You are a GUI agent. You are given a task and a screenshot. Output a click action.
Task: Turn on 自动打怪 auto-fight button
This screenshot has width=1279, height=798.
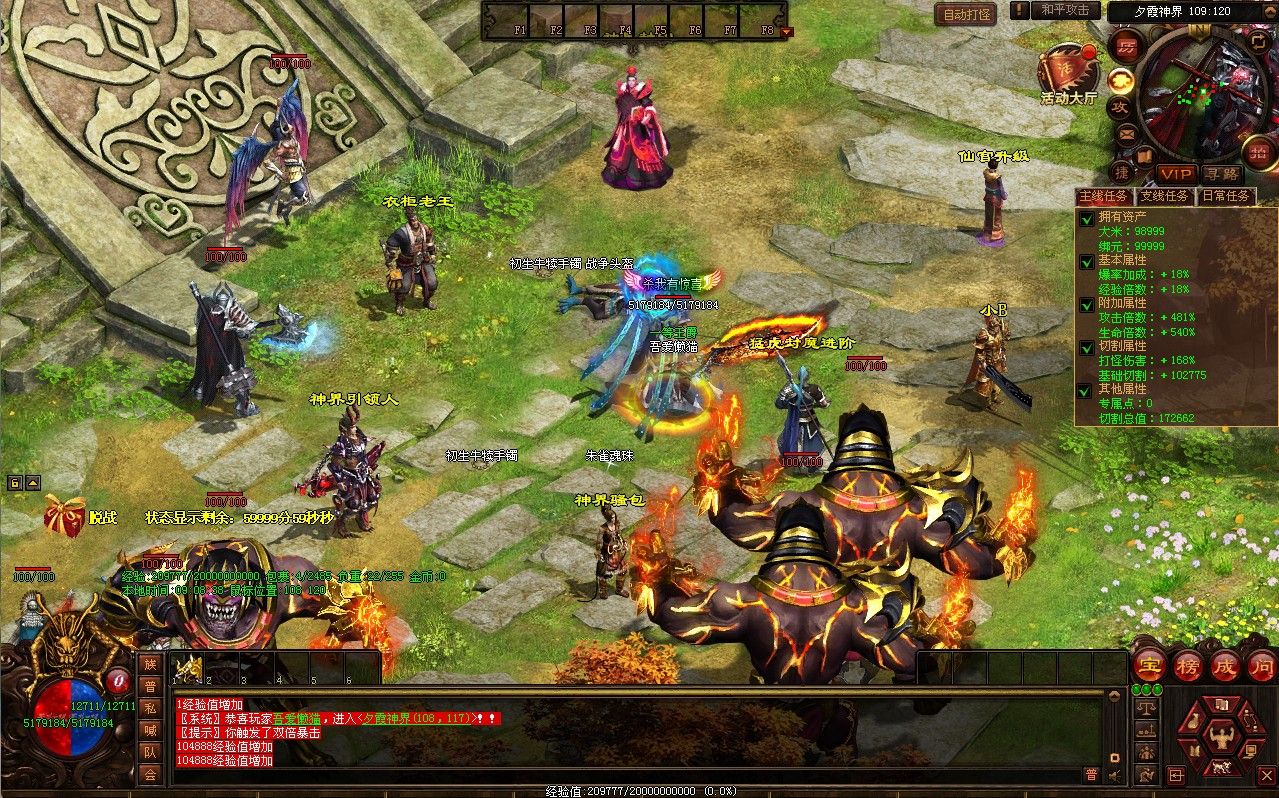[966, 14]
